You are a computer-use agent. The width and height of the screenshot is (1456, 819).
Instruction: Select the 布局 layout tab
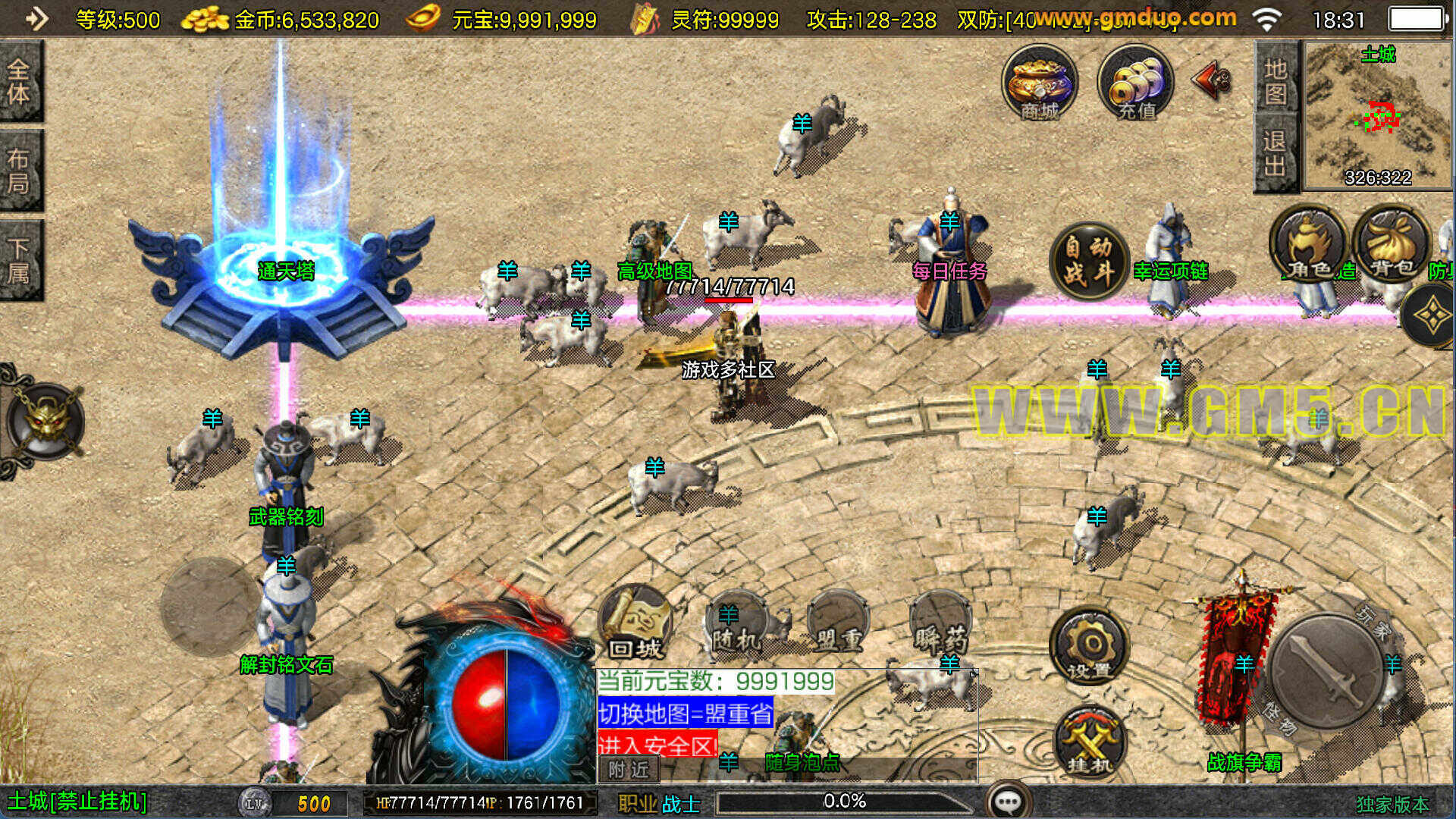[20, 171]
